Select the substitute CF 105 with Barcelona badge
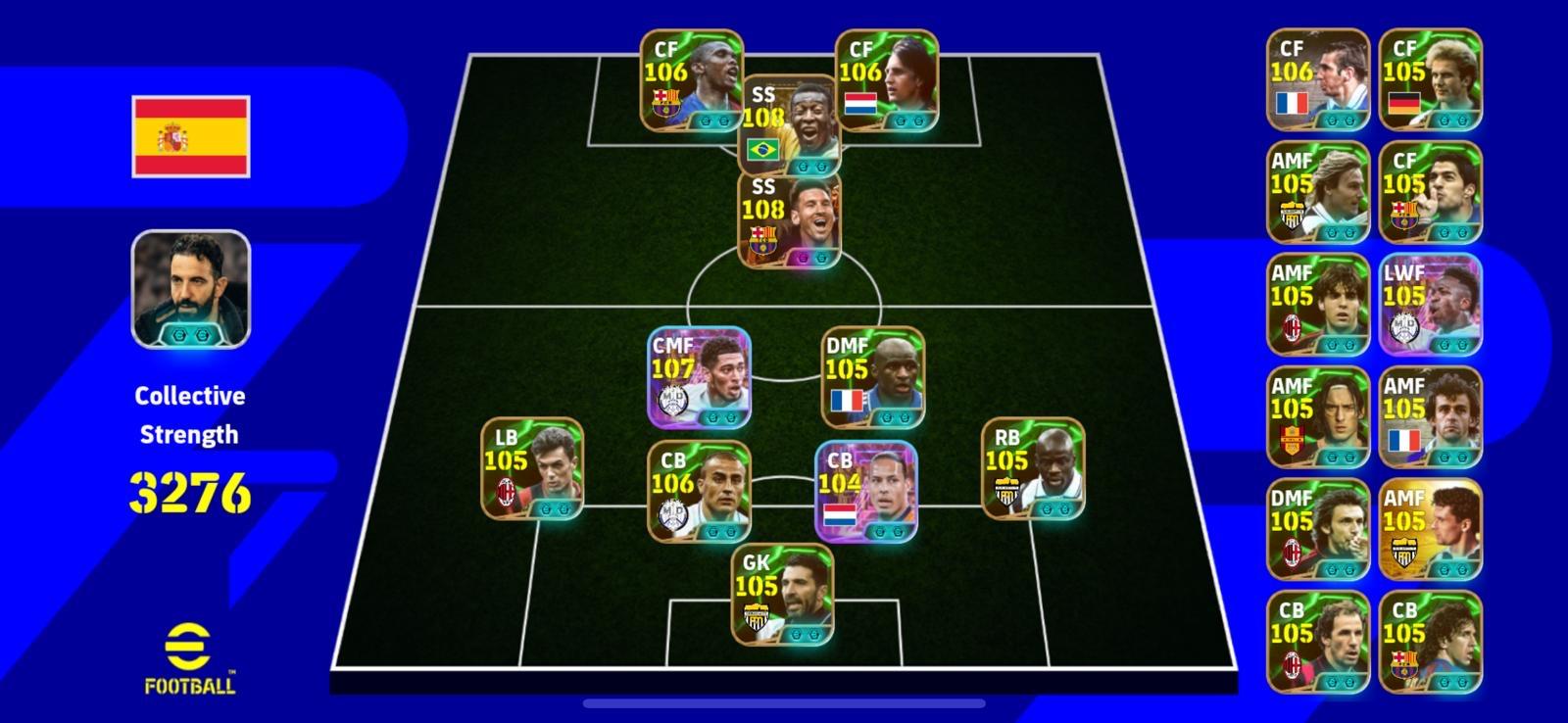1568x723 pixels. pos(1431,193)
